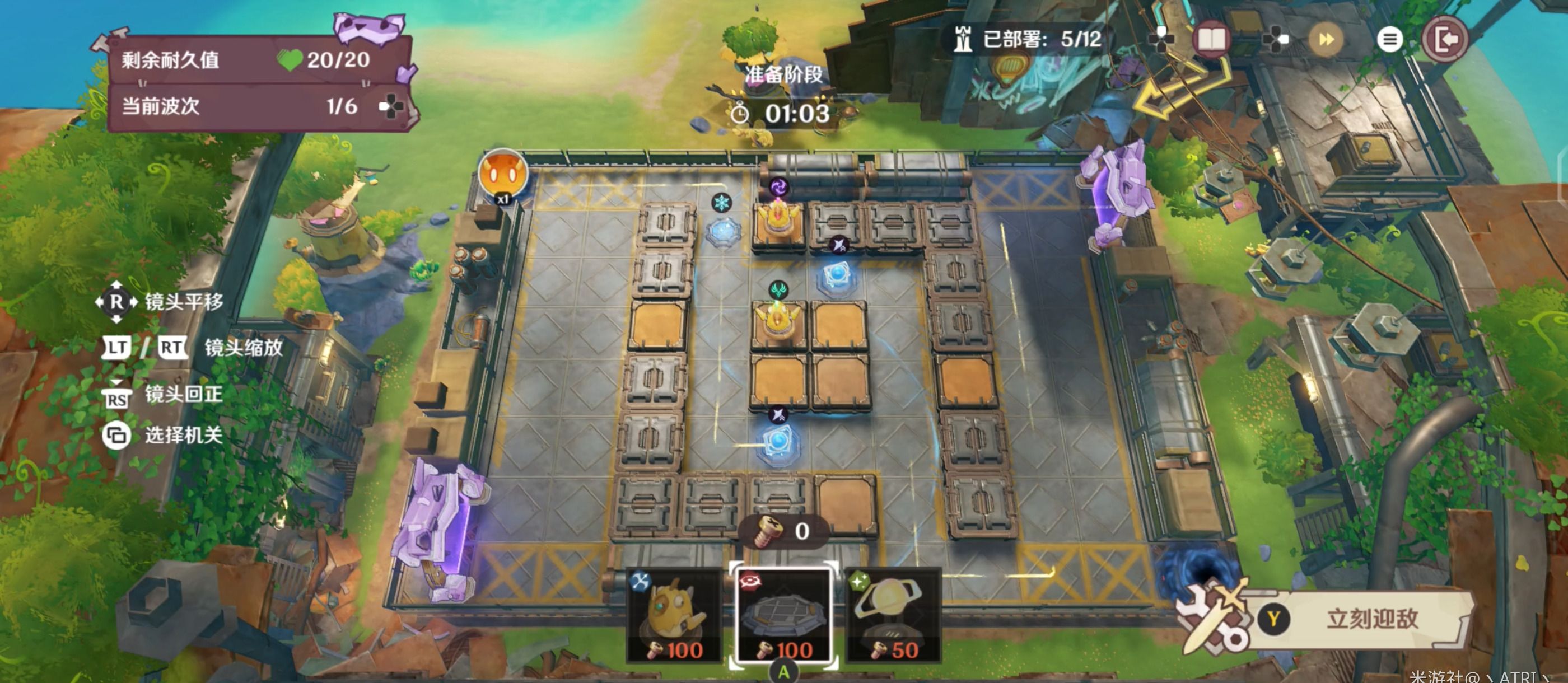Select the deployed device with snowflake marker
The width and height of the screenshot is (1568, 683).
pyautogui.click(x=723, y=230)
